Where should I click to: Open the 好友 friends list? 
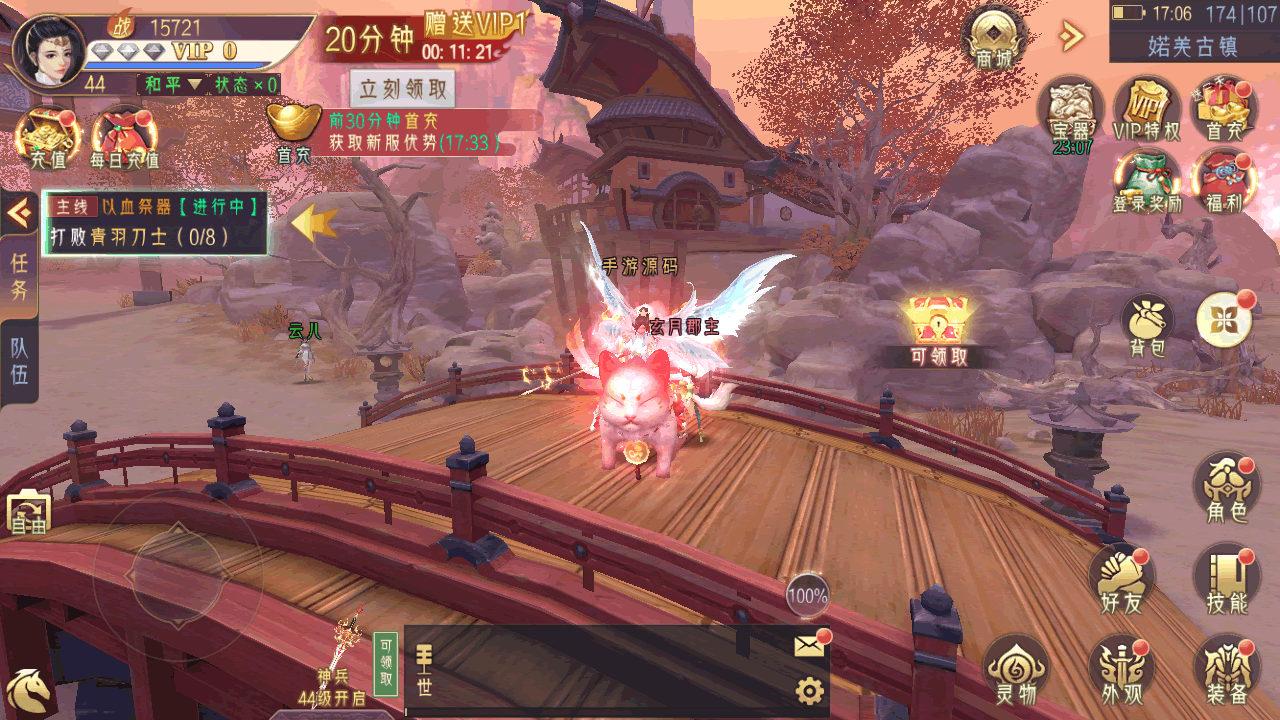pyautogui.click(x=1121, y=581)
